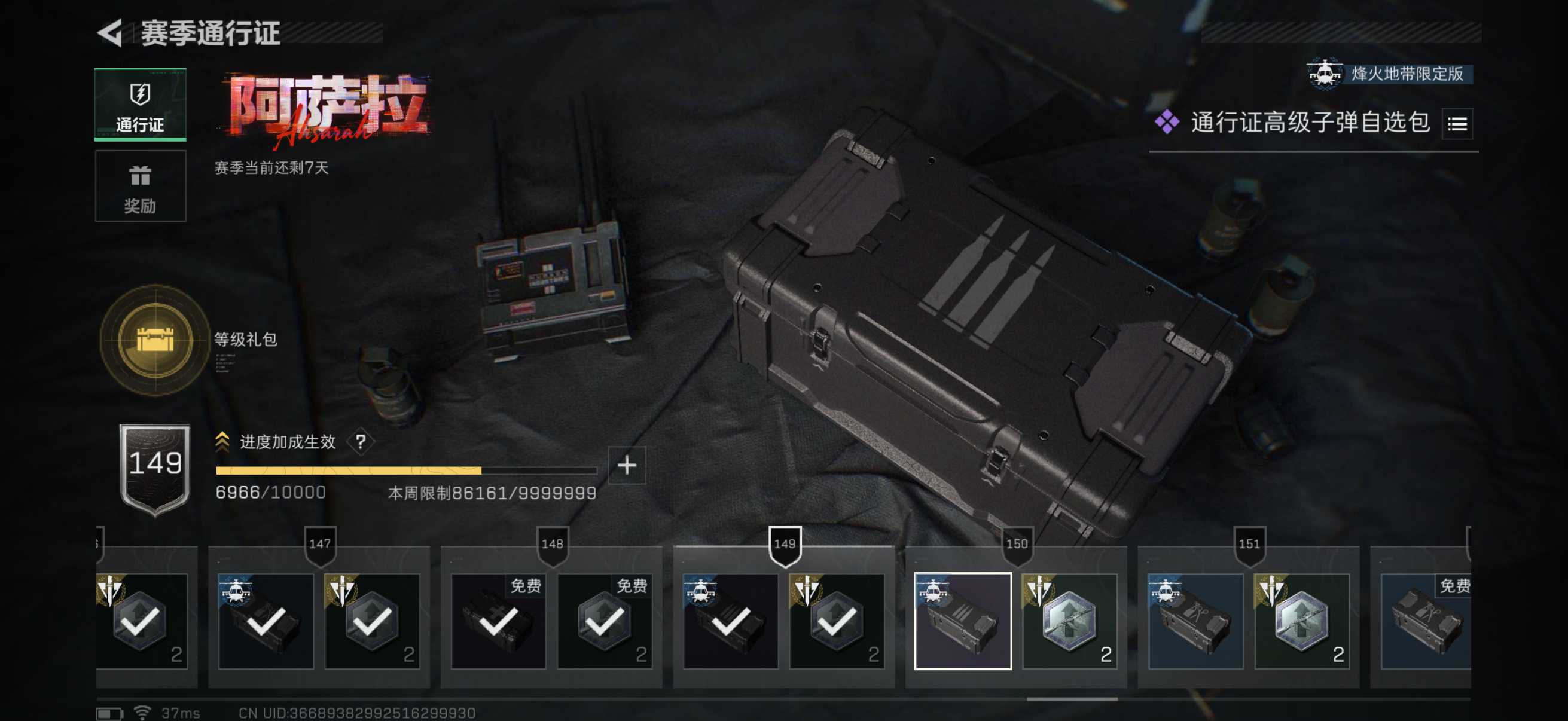Image resolution: width=1568 pixels, height=721 pixels.
Task: Select the claimed level 147 crate reward
Action: pos(266,621)
